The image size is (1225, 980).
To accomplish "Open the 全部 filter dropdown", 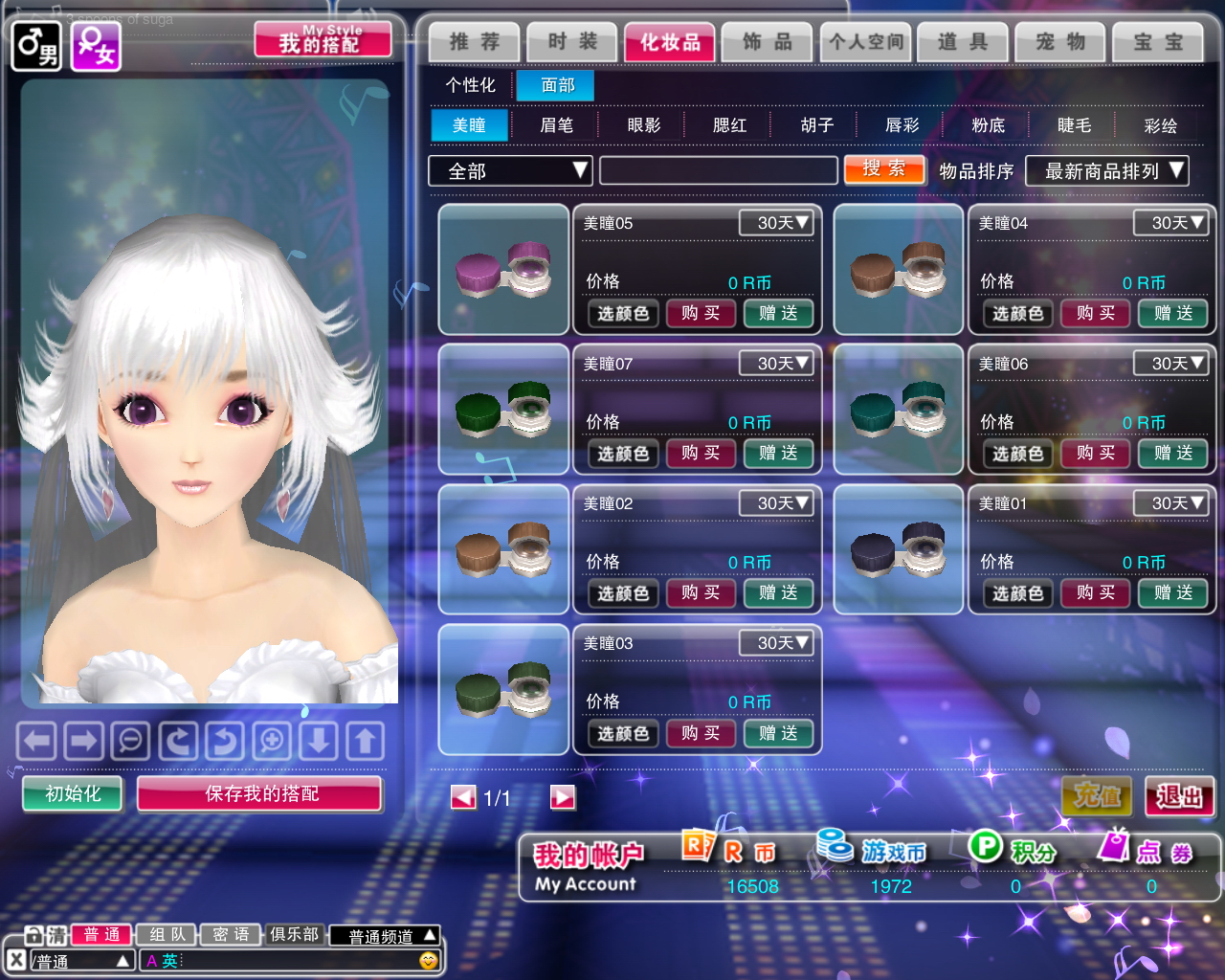I will (509, 171).
